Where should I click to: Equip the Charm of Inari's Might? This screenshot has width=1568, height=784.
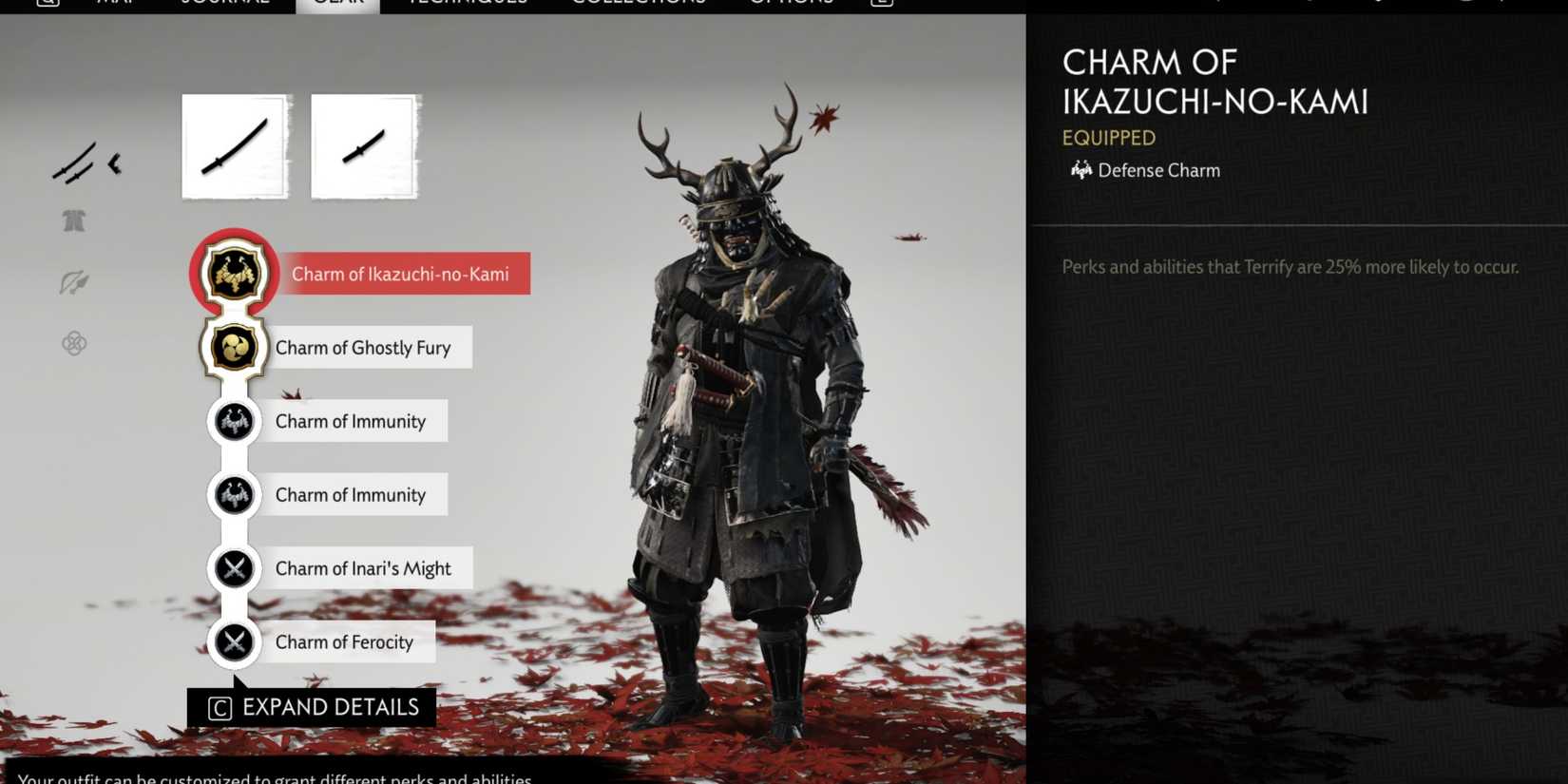click(x=234, y=568)
